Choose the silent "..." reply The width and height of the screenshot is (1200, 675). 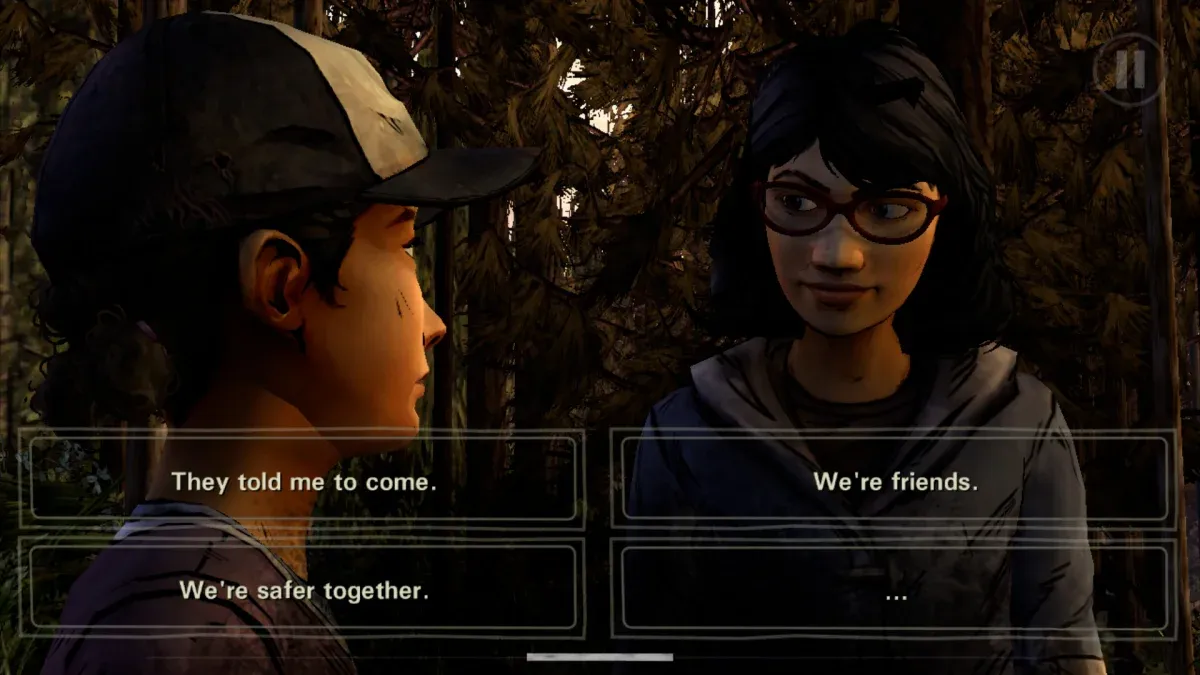click(x=895, y=590)
